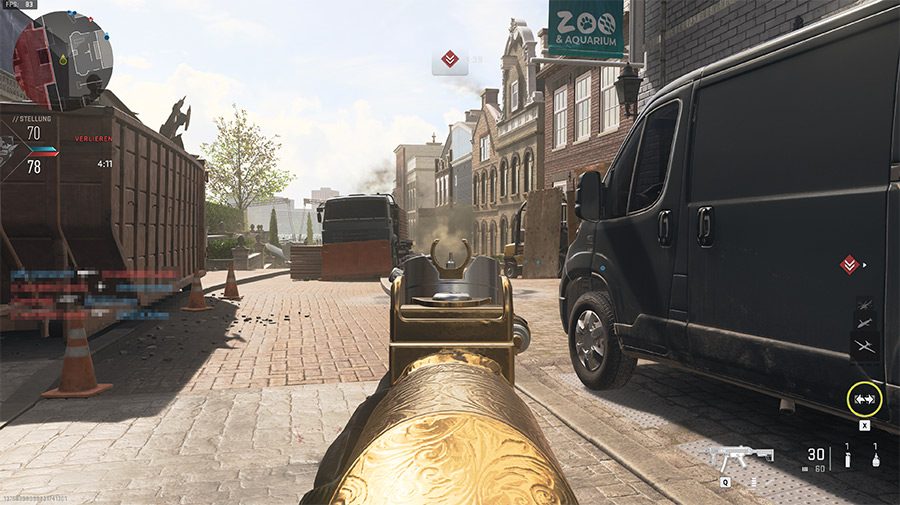Click the team emblem beside the score
Viewport: 900px width, 505px height.
tap(9, 148)
